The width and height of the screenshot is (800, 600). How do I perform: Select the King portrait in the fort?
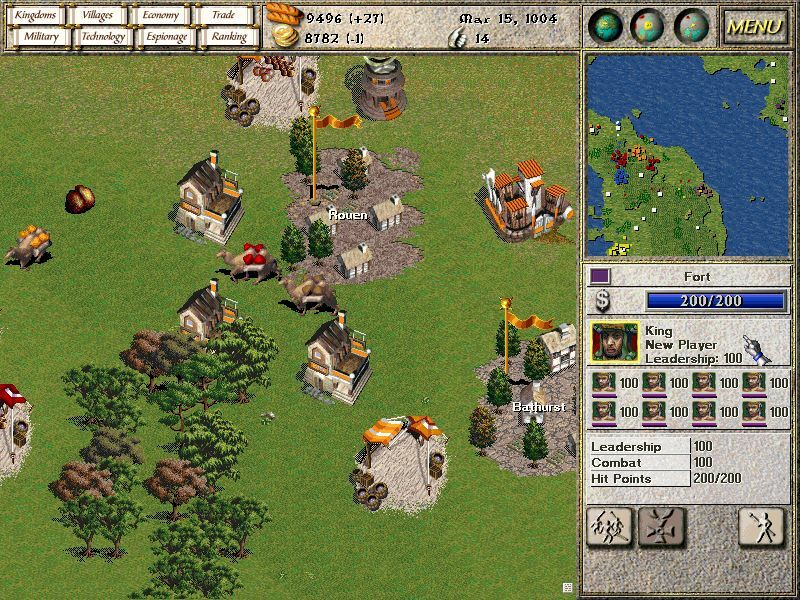coord(614,342)
